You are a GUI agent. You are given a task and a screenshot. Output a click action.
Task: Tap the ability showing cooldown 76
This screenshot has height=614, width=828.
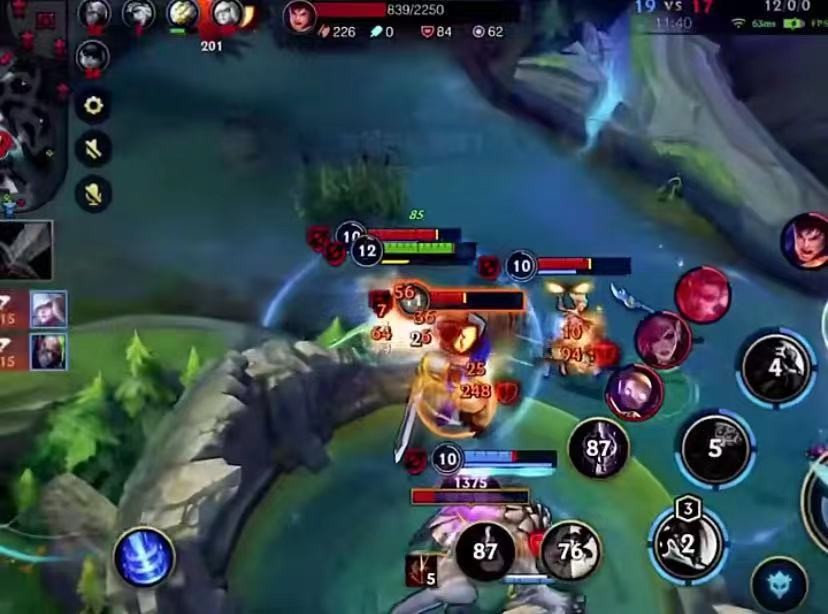click(570, 551)
